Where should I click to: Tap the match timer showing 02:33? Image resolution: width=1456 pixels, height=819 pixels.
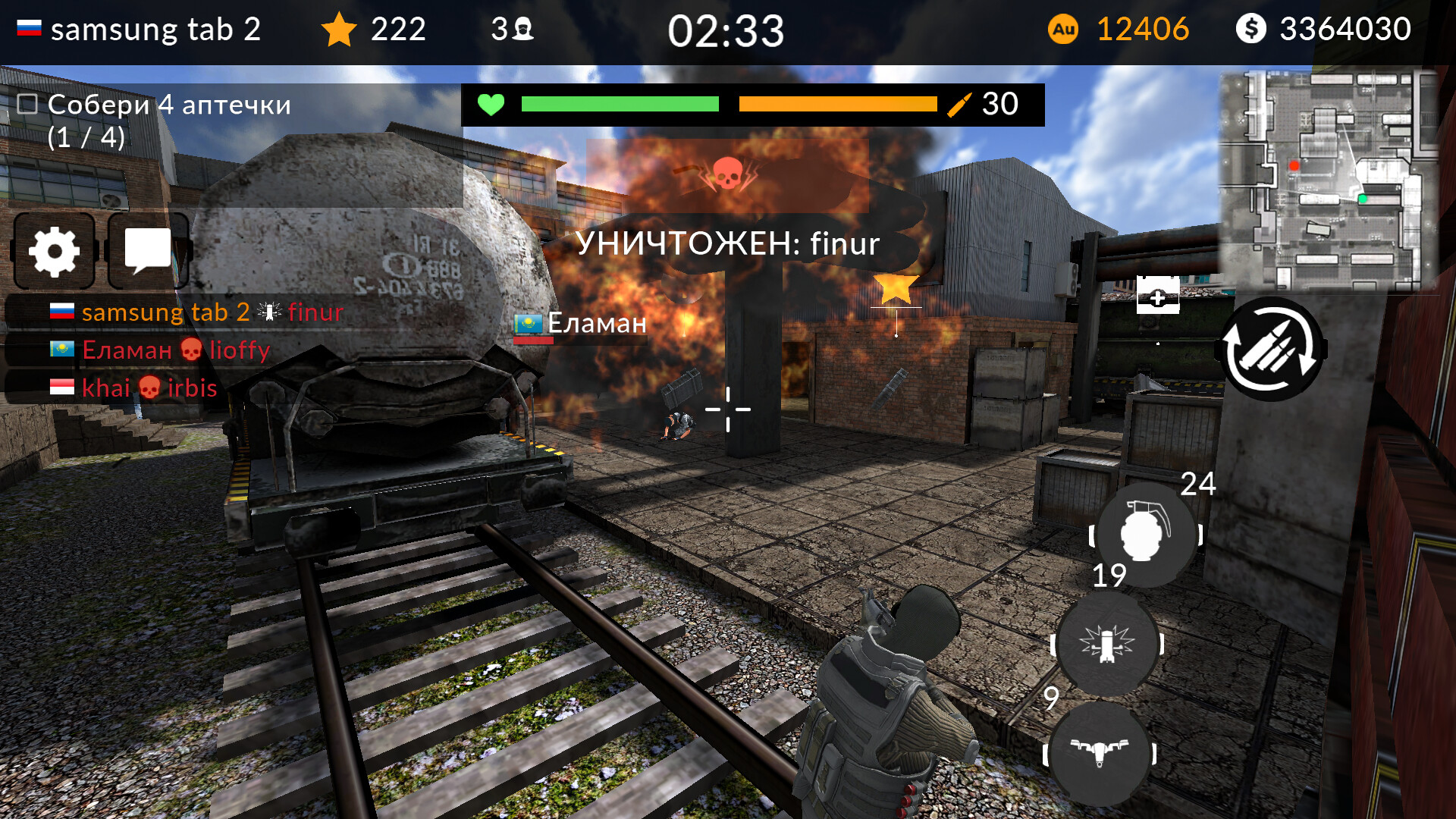pyautogui.click(x=726, y=30)
